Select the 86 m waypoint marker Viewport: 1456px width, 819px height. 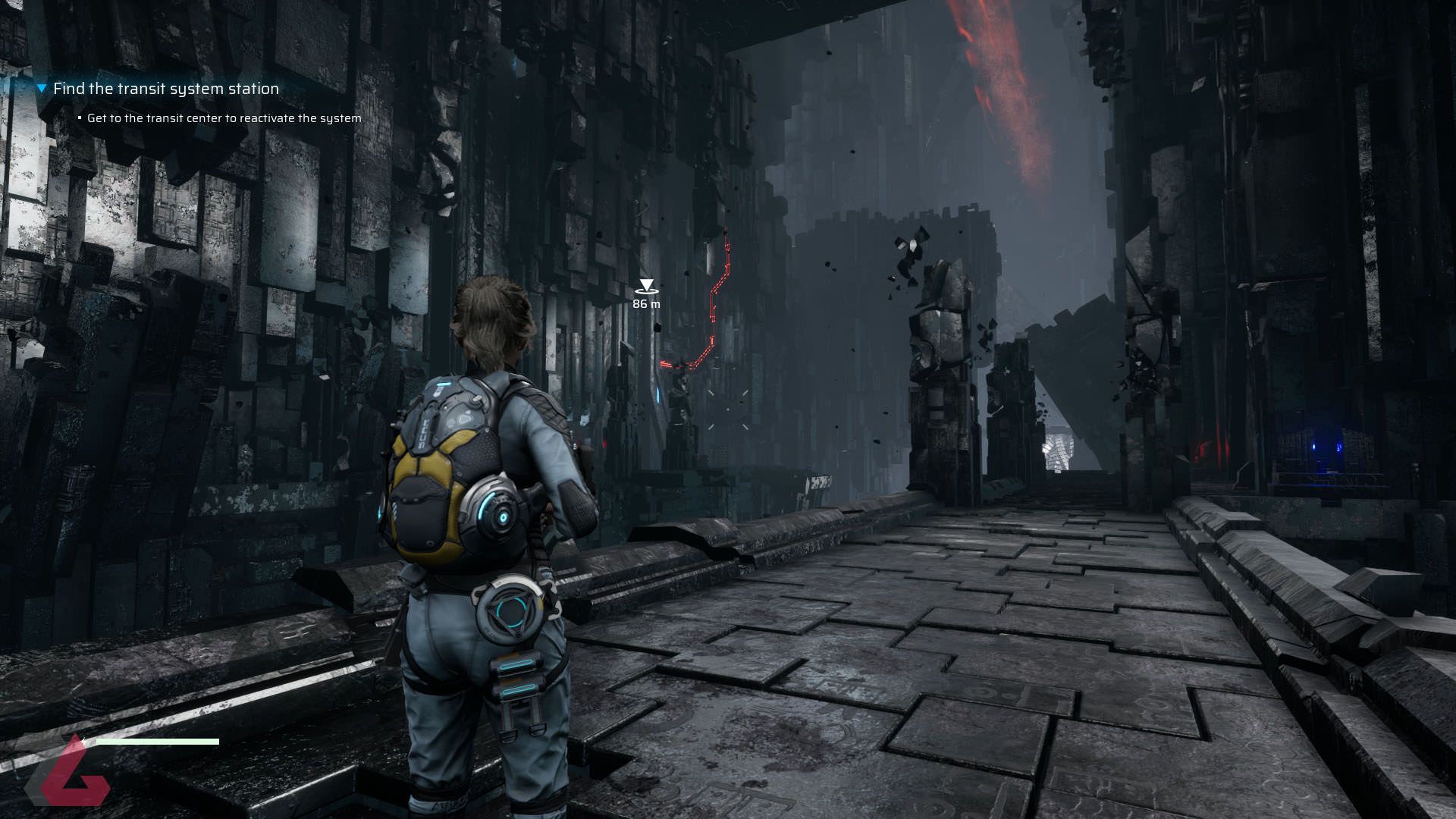tap(646, 287)
